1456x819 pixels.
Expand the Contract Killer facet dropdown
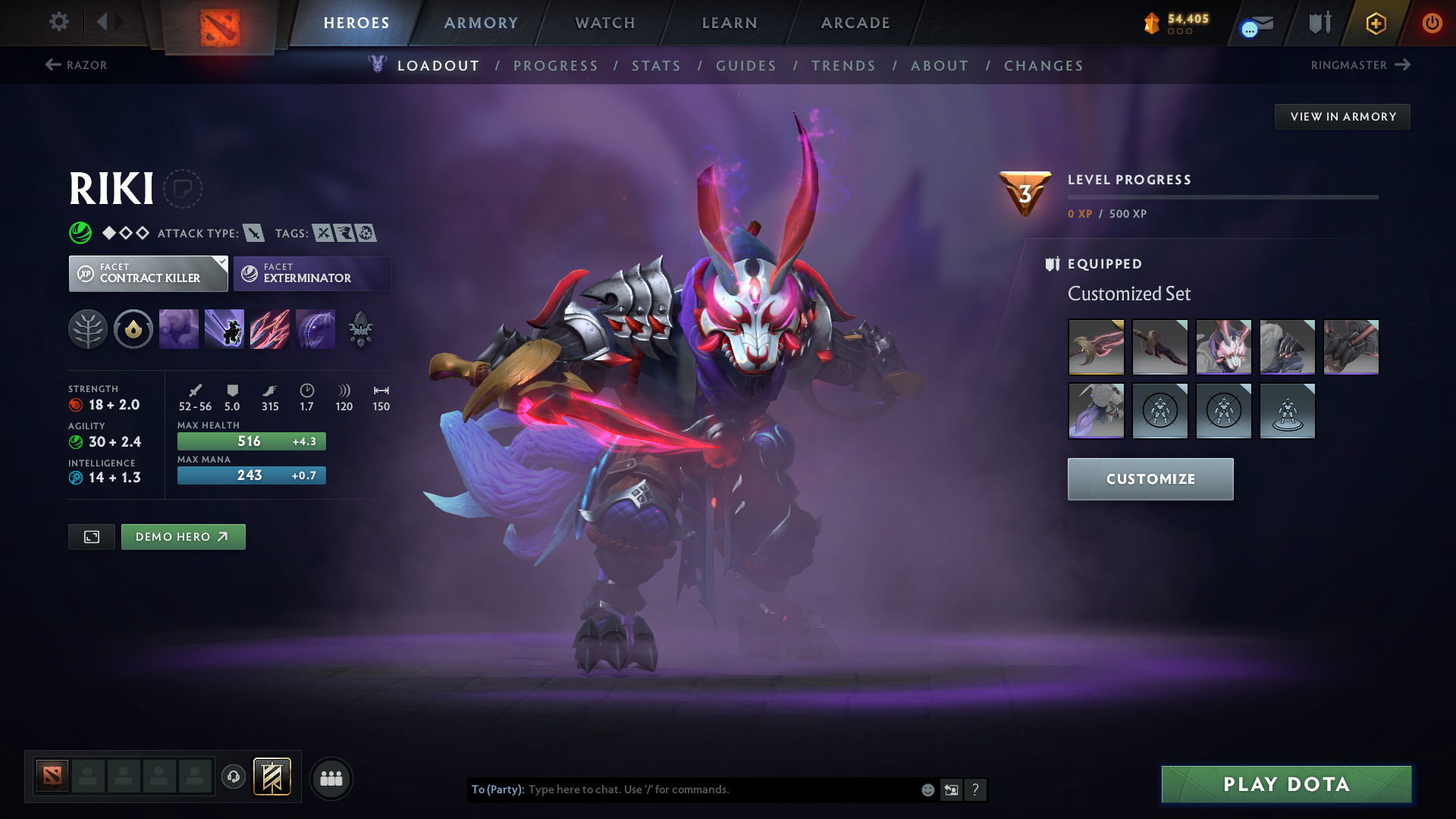(221, 263)
